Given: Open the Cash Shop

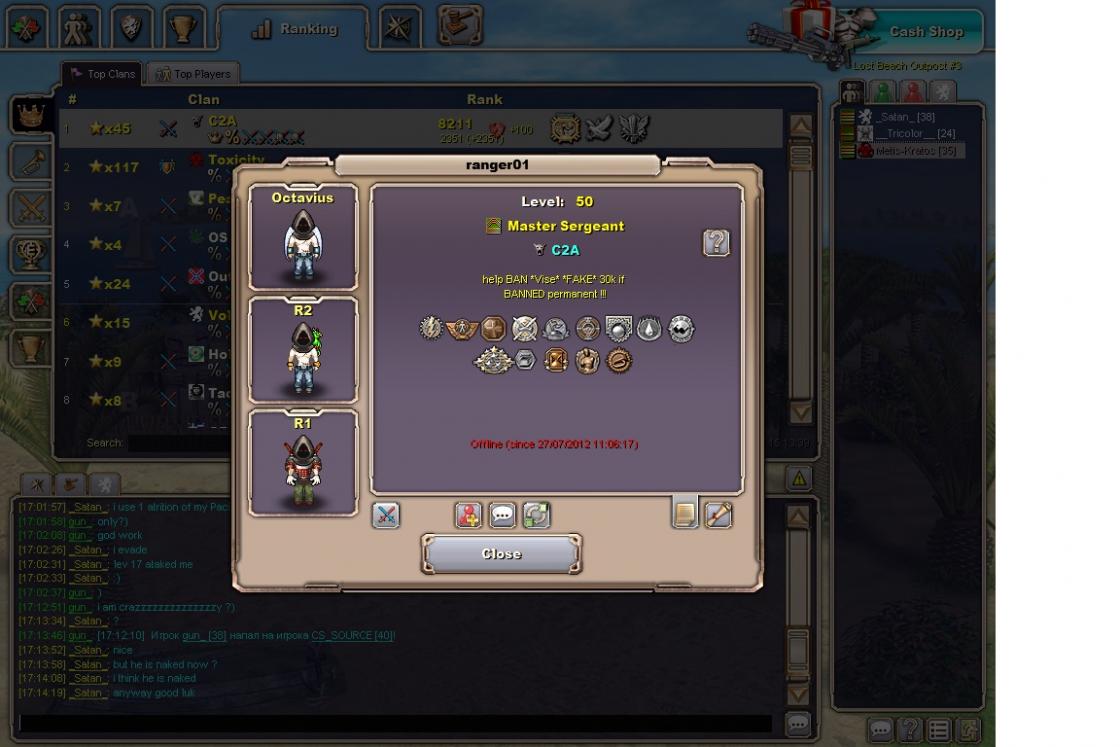Looking at the screenshot, I should pyautogui.click(x=925, y=32).
